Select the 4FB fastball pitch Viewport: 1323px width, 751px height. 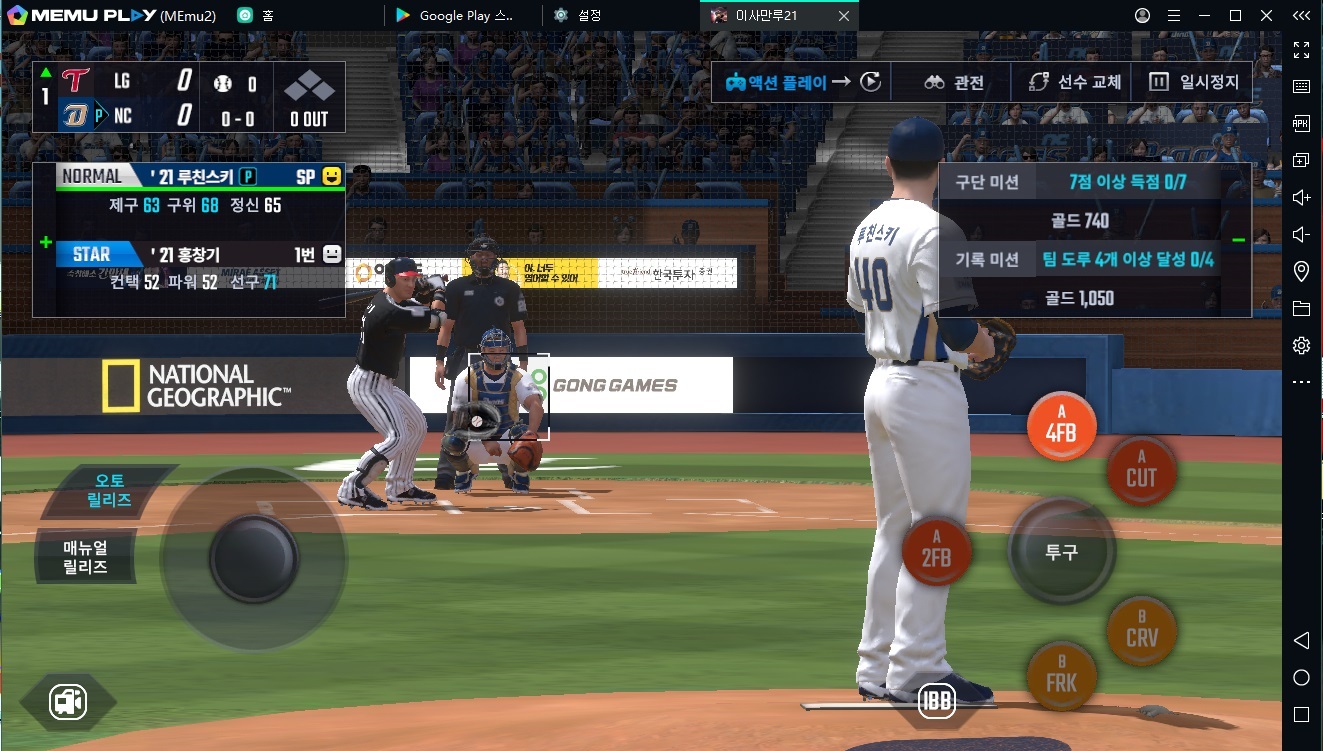tap(1061, 427)
